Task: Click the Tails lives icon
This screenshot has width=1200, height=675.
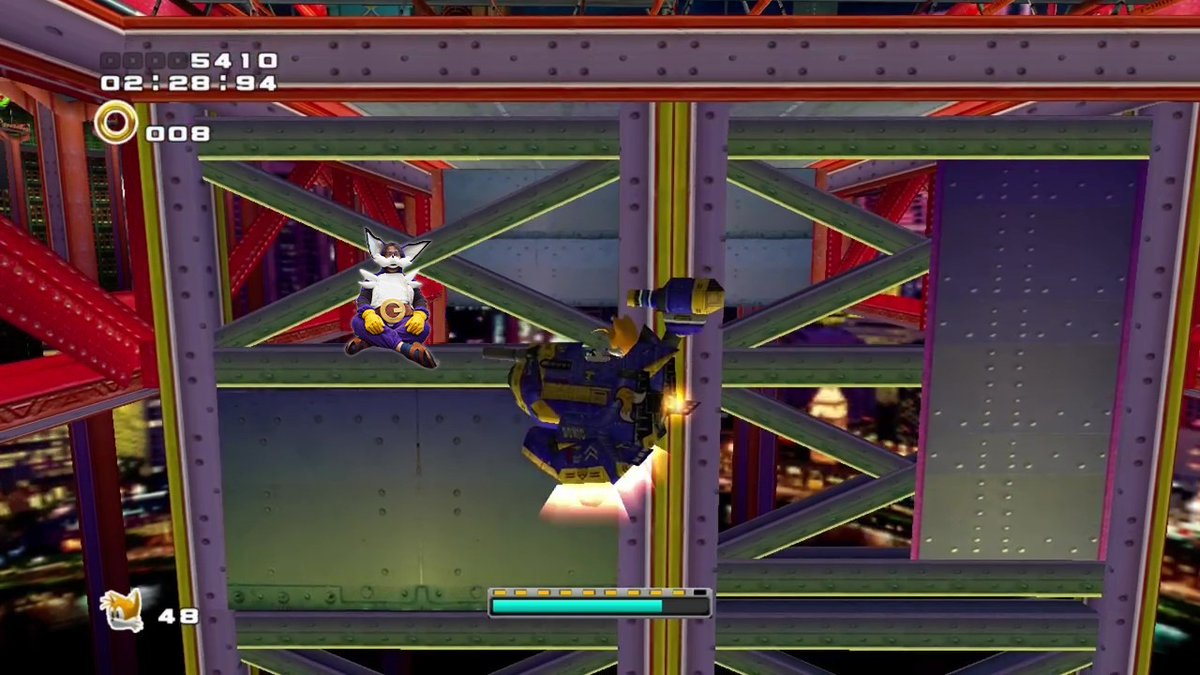Action: [122, 610]
